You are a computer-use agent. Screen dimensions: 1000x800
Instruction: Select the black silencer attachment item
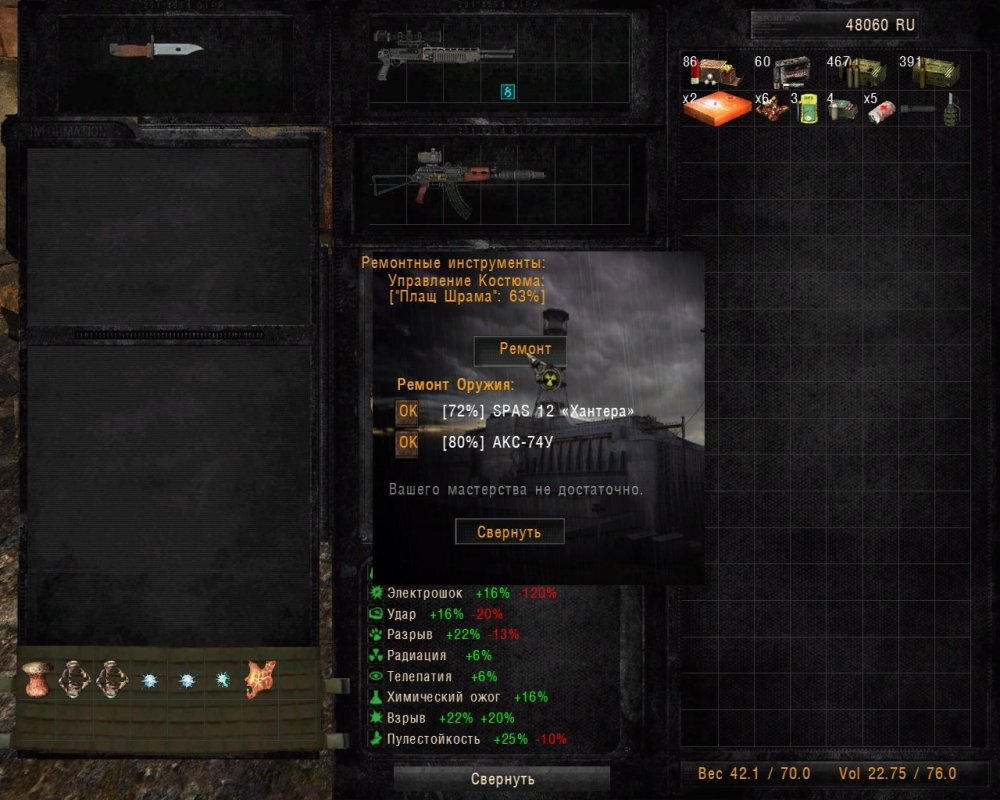point(916,108)
